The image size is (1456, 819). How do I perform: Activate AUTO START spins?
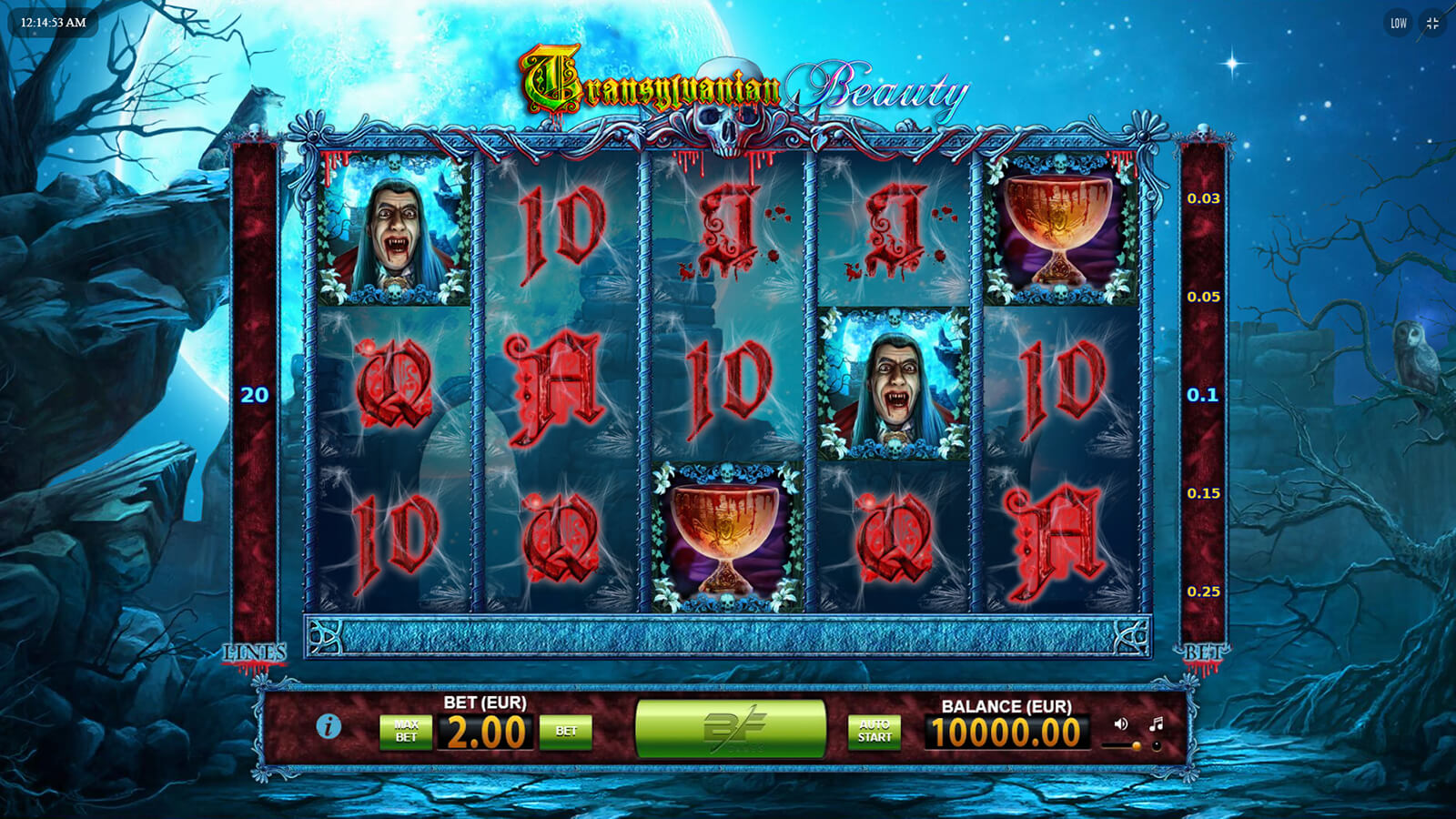pyautogui.click(x=875, y=732)
